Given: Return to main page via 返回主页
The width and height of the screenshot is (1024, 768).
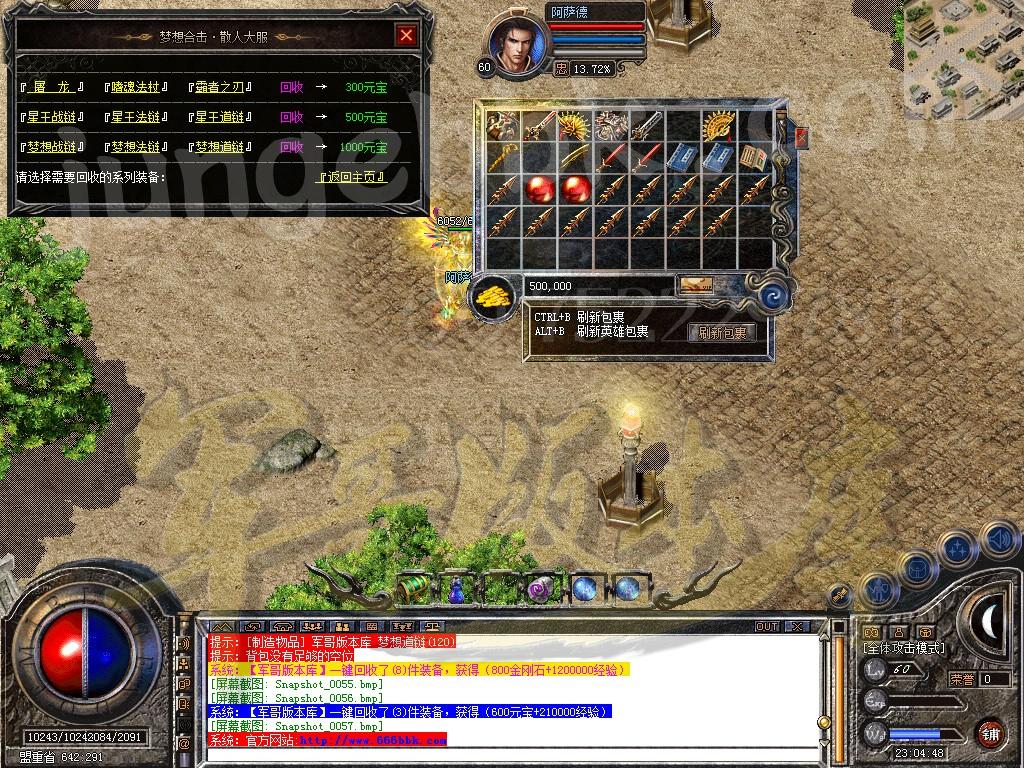Looking at the screenshot, I should click(348, 177).
